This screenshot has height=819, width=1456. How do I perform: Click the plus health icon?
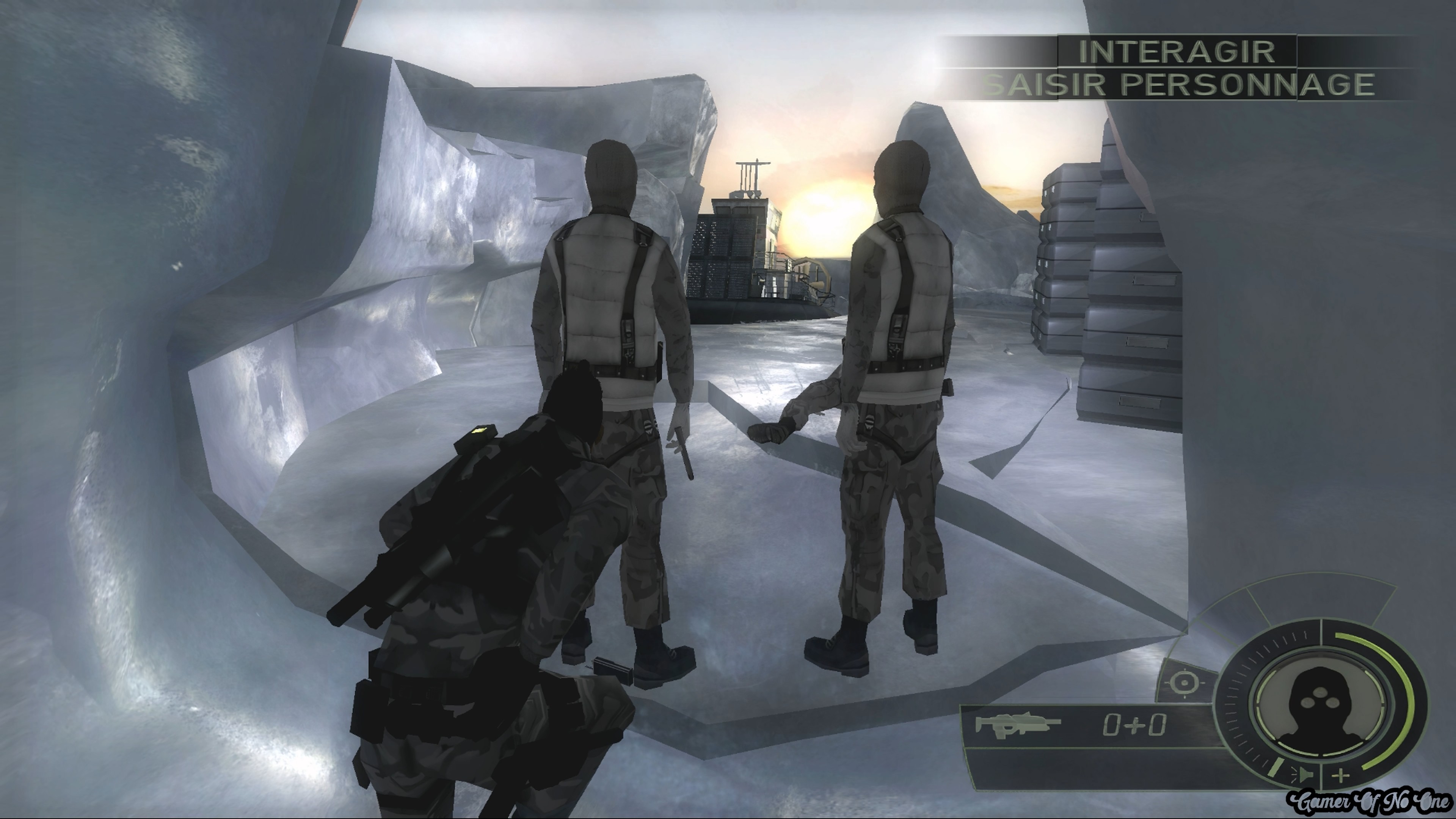pos(1340,775)
